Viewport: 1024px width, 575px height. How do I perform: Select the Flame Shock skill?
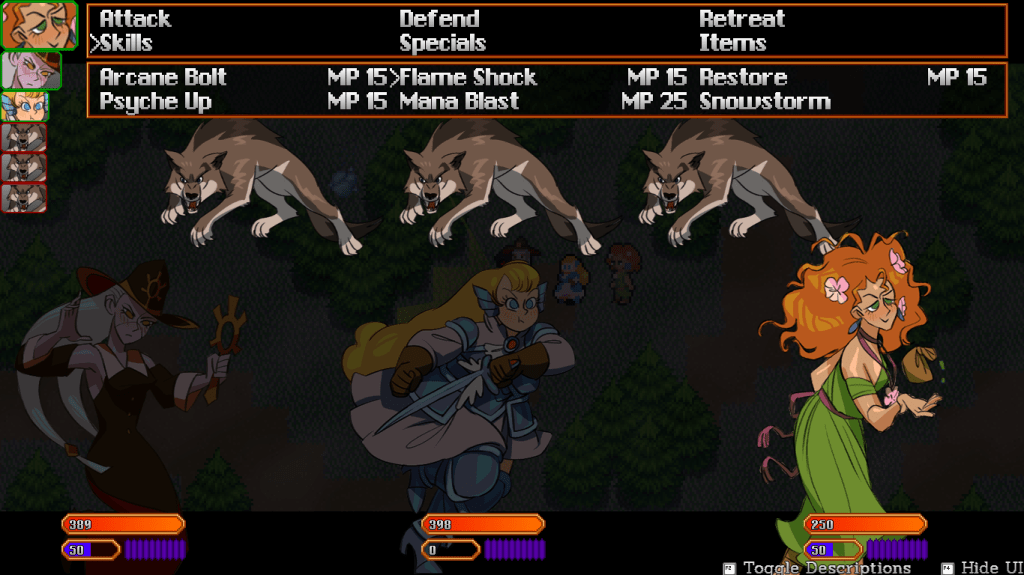tap(468, 78)
